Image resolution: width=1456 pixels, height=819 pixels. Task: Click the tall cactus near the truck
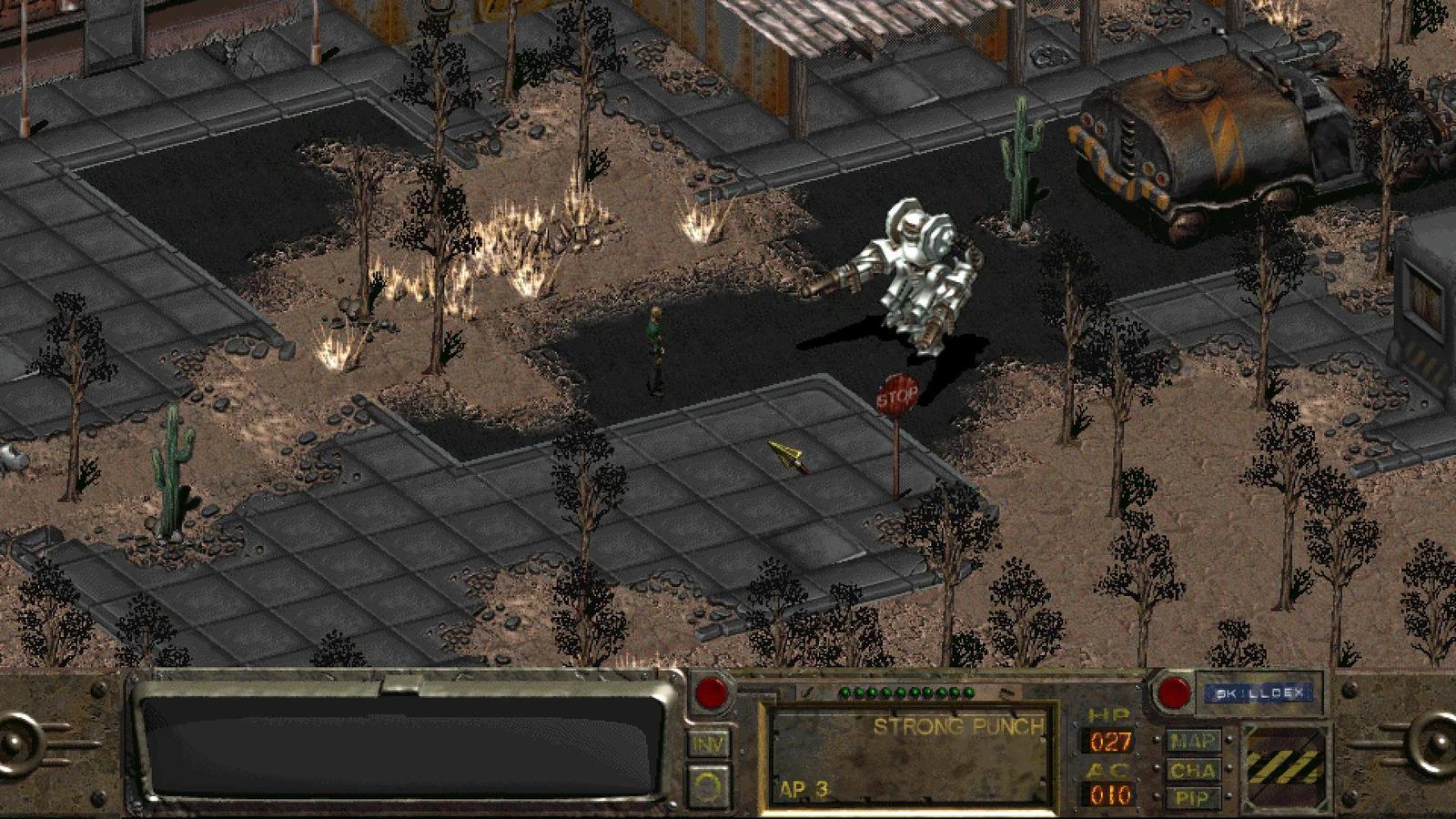click(x=1021, y=150)
